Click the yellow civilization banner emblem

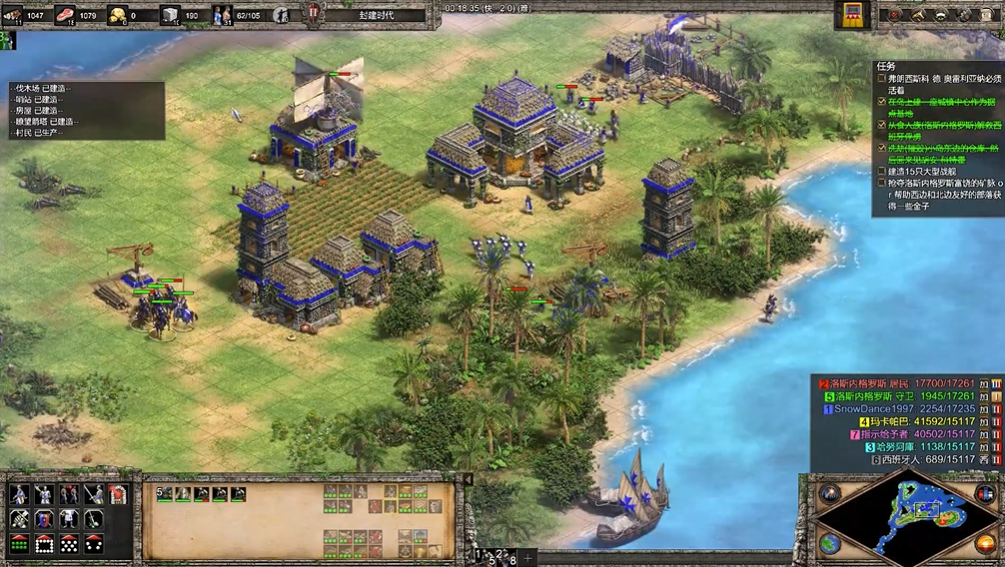tap(853, 14)
